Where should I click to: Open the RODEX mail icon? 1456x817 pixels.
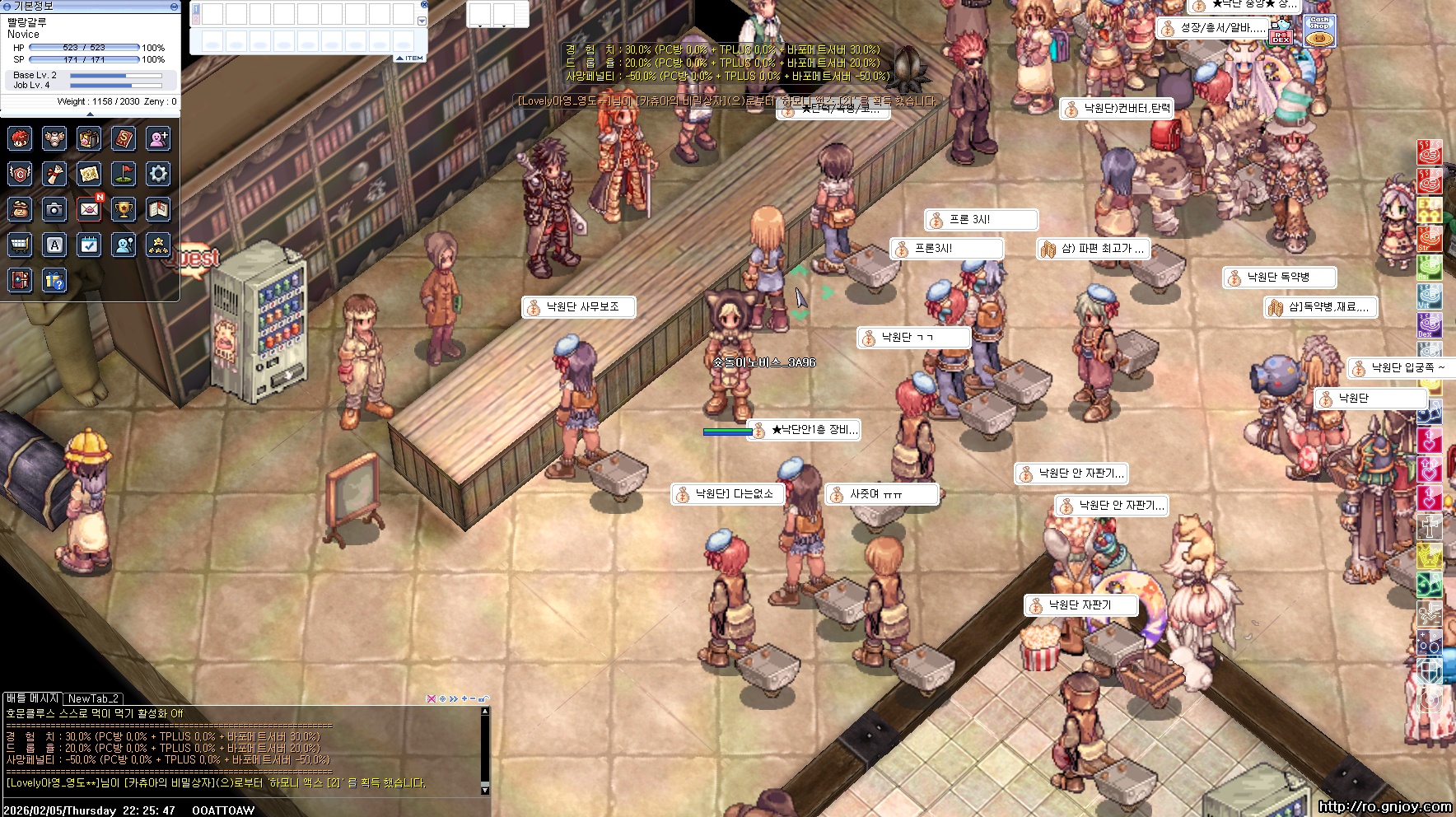[1281, 33]
